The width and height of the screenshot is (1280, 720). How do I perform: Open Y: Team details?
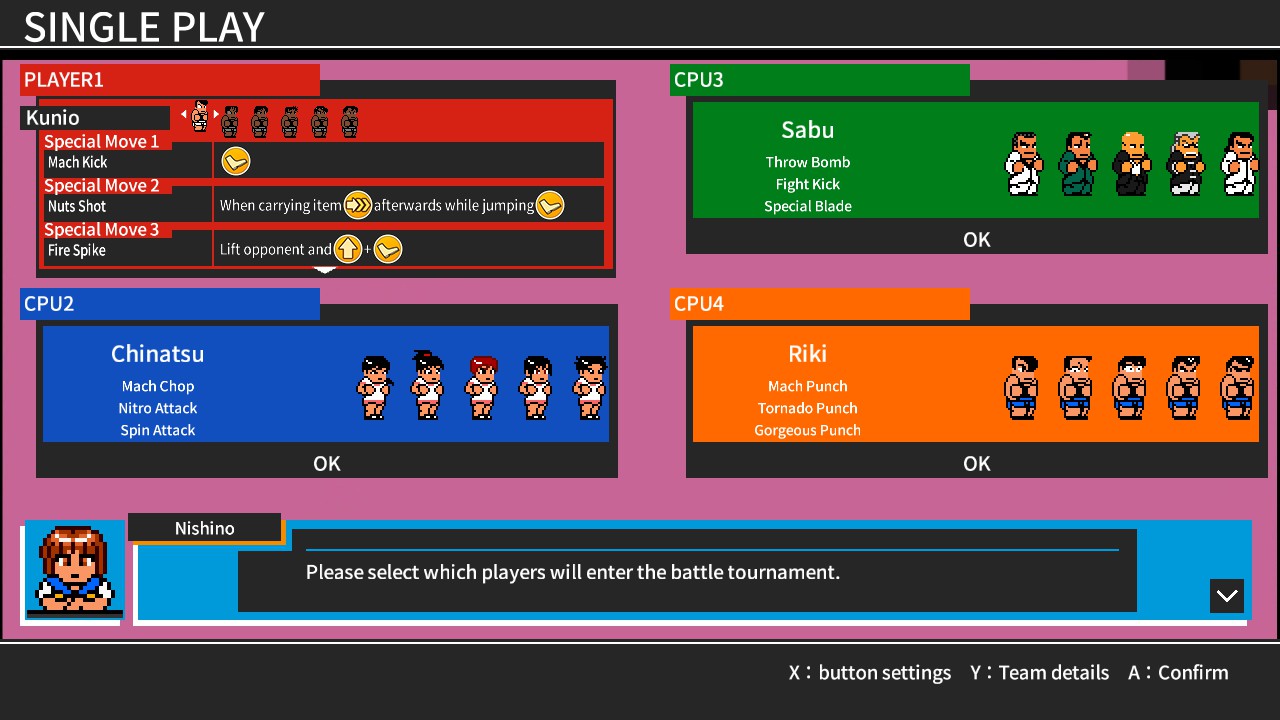1039,672
